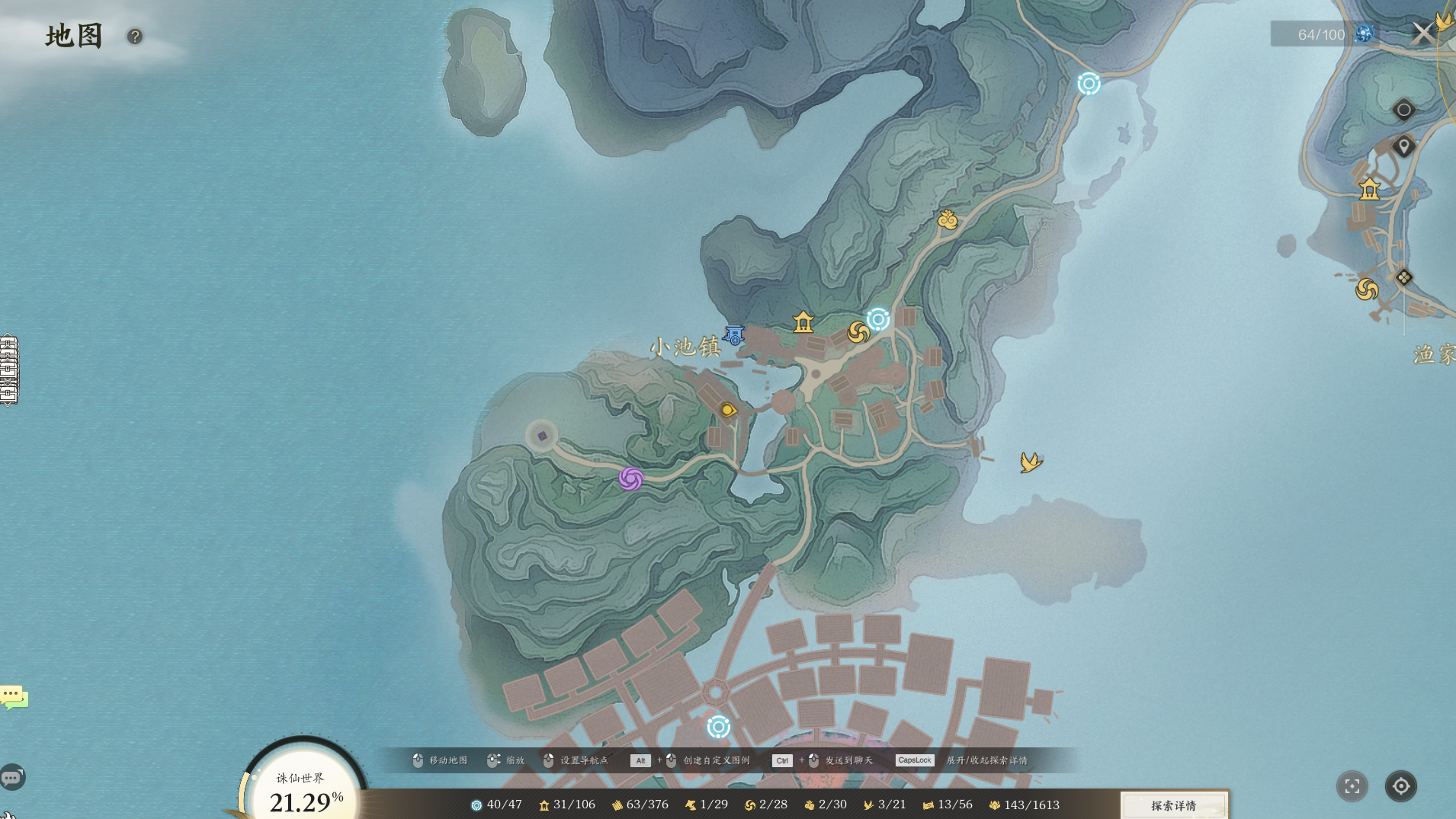Select the yellow quest marker by the pond

coord(728,410)
